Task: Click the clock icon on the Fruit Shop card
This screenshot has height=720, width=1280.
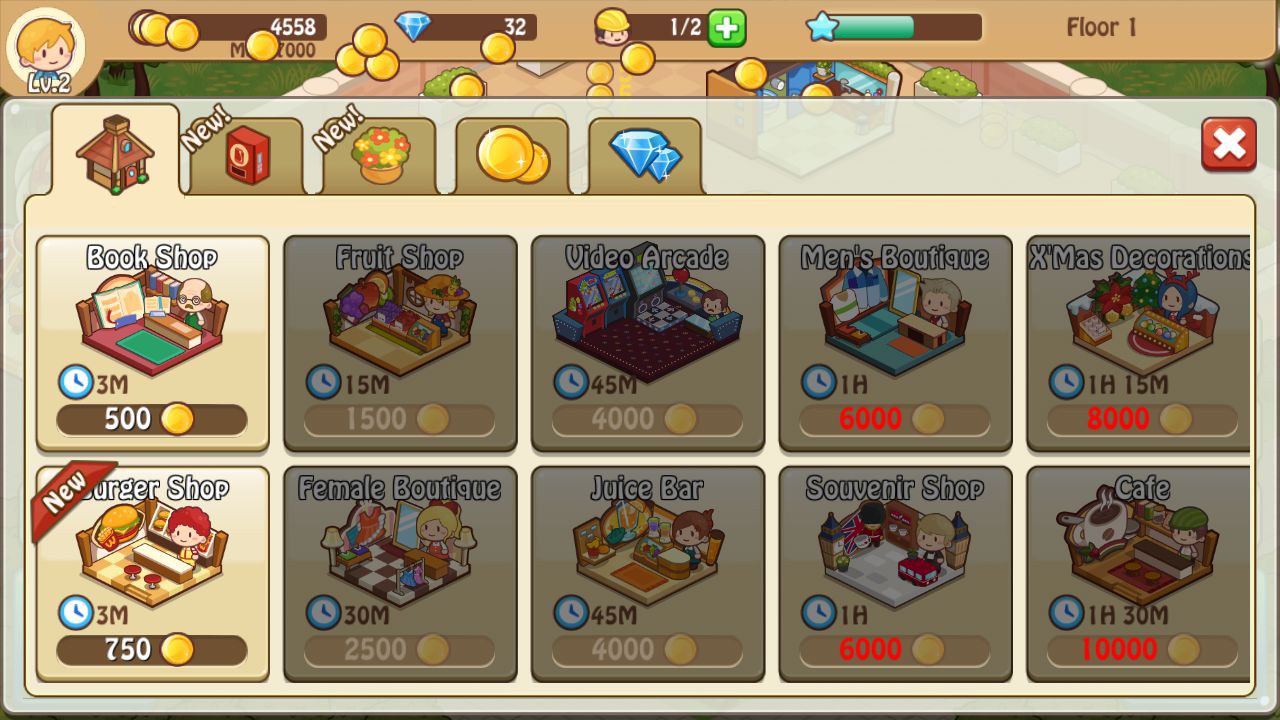Action: tap(320, 381)
